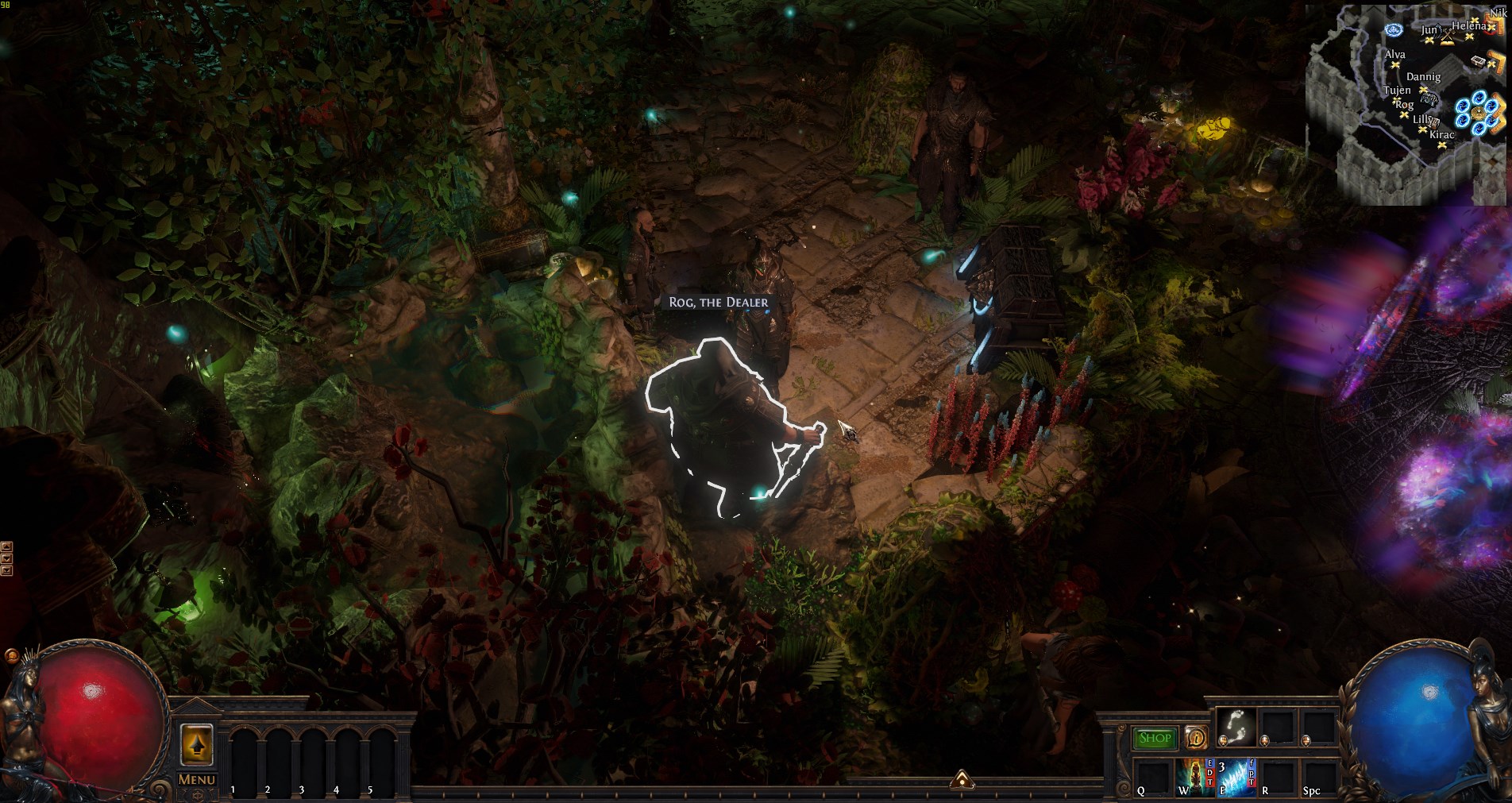Click the orange info speech-bubble icon
The width and height of the screenshot is (1512, 803).
pos(1195,738)
